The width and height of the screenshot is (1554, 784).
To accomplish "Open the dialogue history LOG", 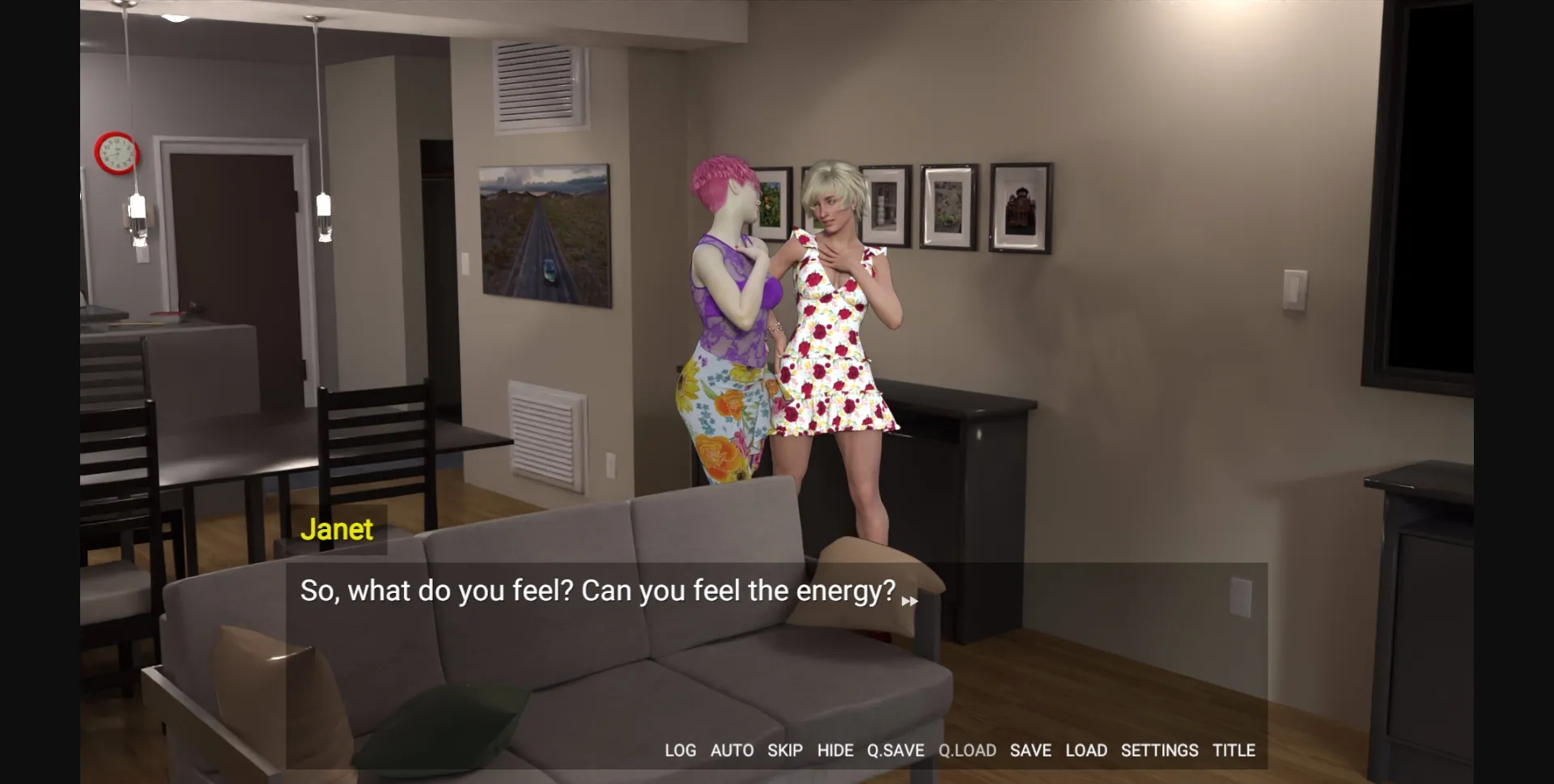I will pyautogui.click(x=680, y=750).
